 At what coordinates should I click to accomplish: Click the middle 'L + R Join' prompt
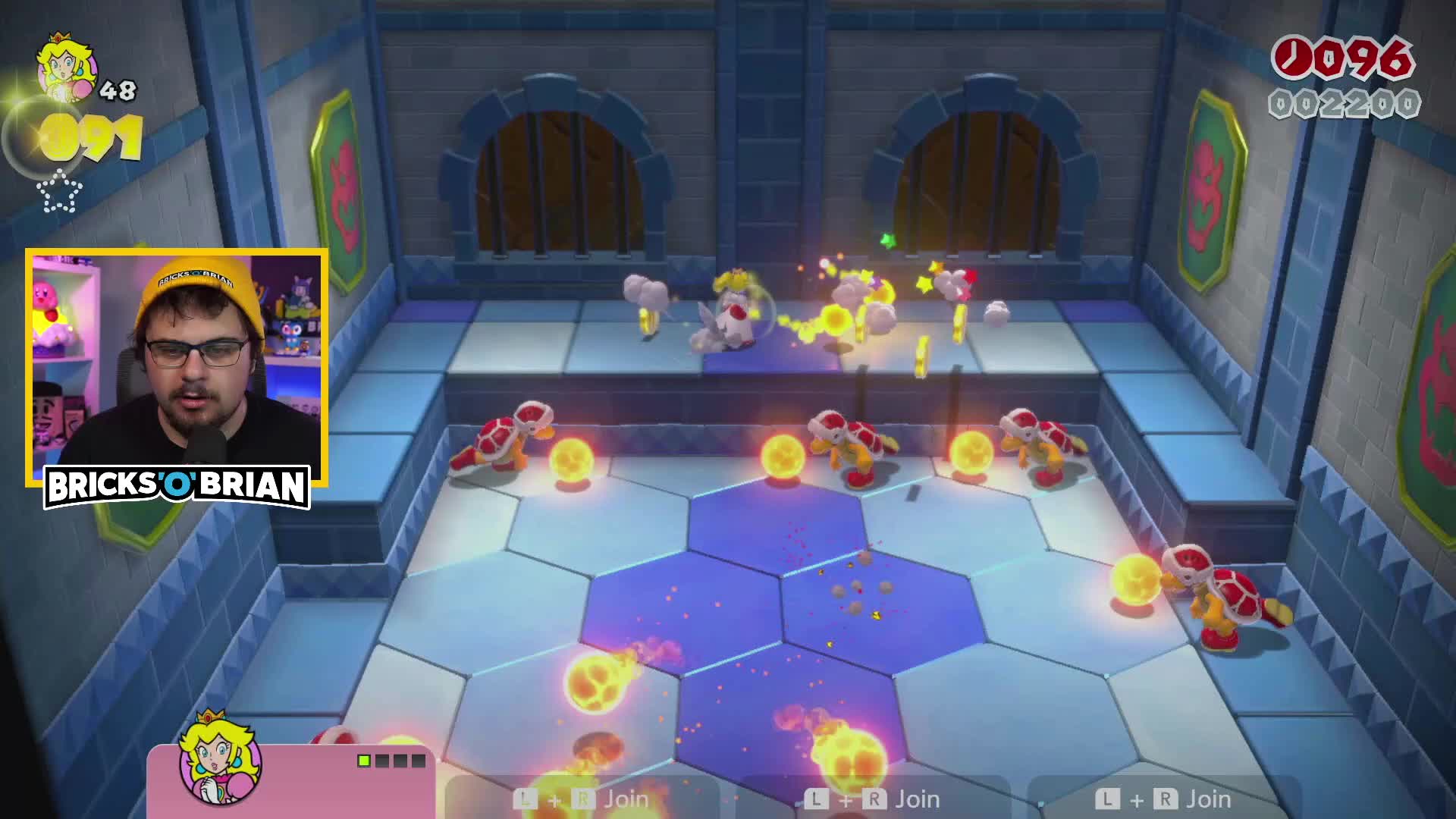(872, 797)
